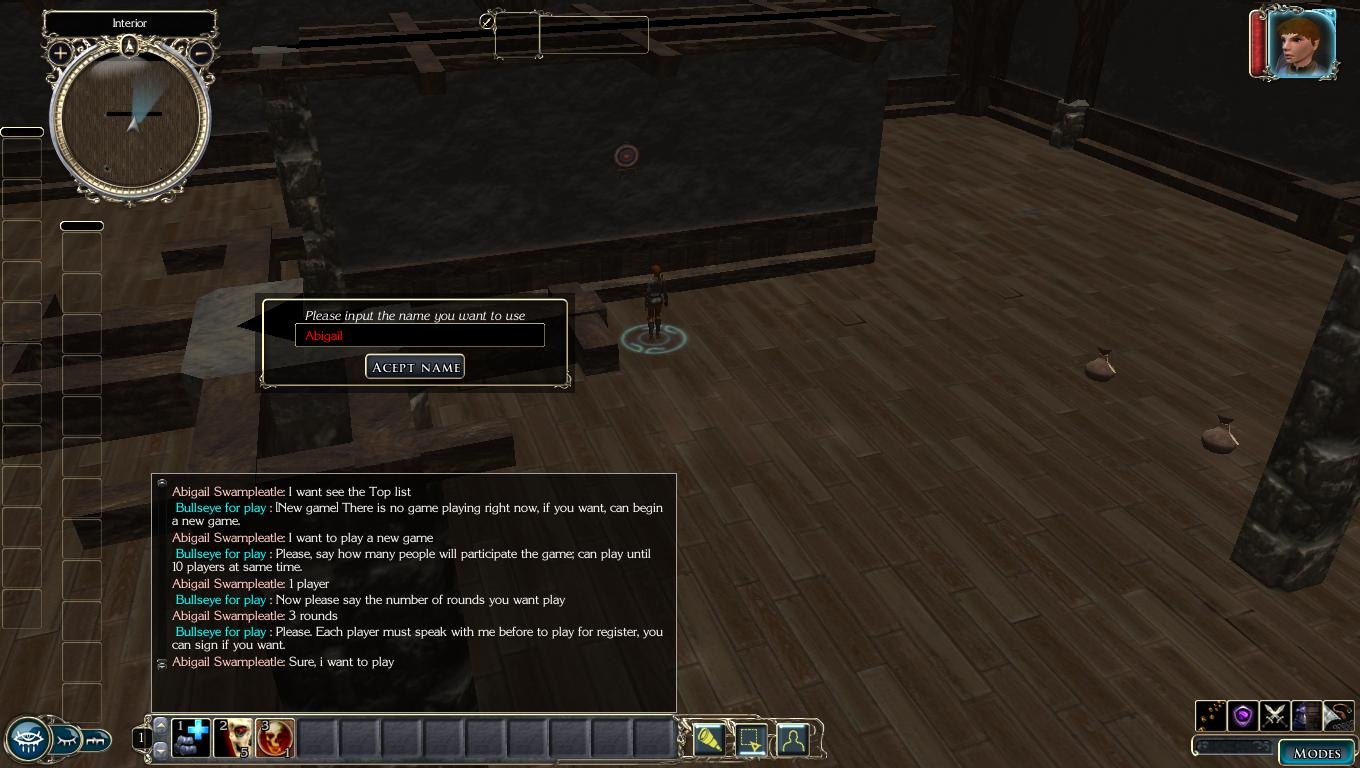Viewport: 1360px width, 768px height.
Task: Select the crossed swords mode icon
Action: tap(1275, 716)
